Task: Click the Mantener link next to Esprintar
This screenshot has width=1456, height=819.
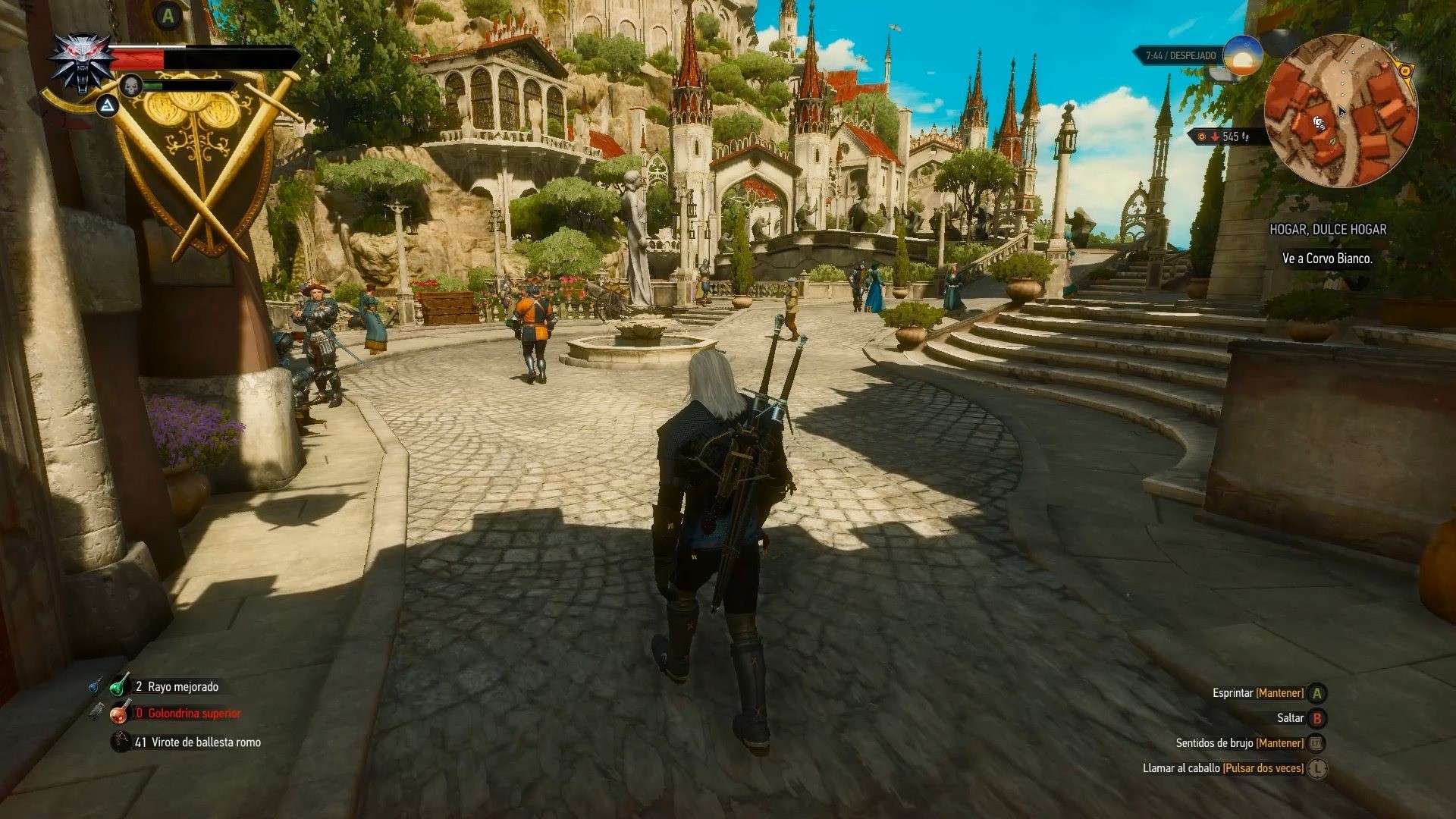Action: pyautogui.click(x=1279, y=692)
